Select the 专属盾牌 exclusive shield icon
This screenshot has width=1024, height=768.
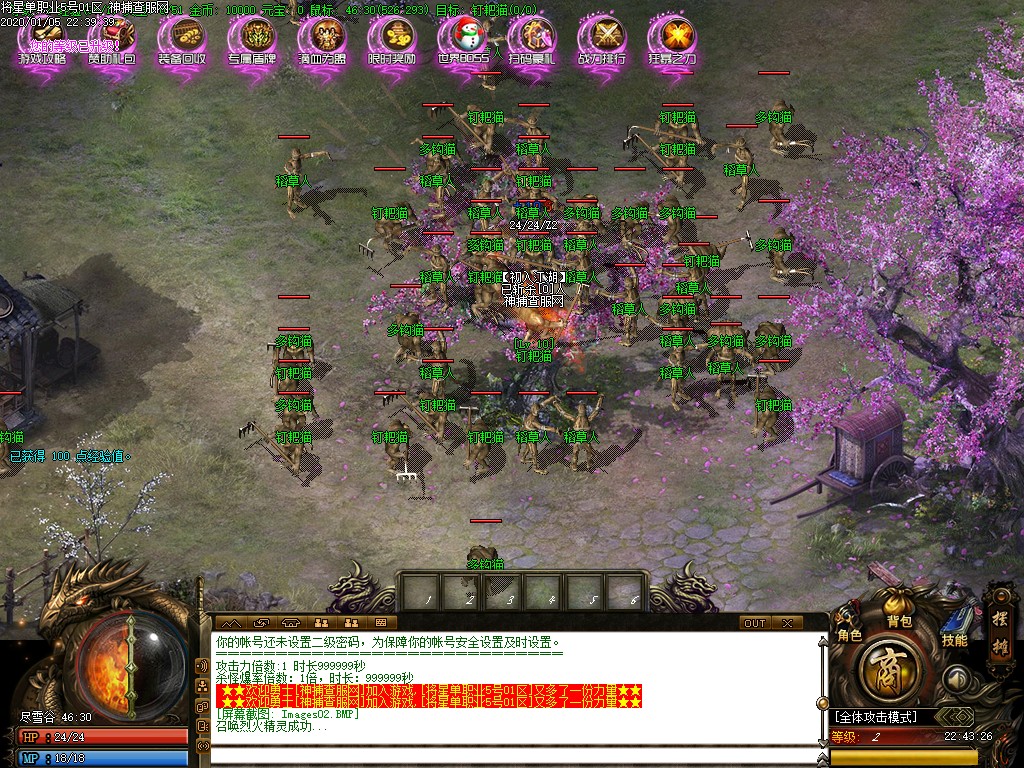252,41
